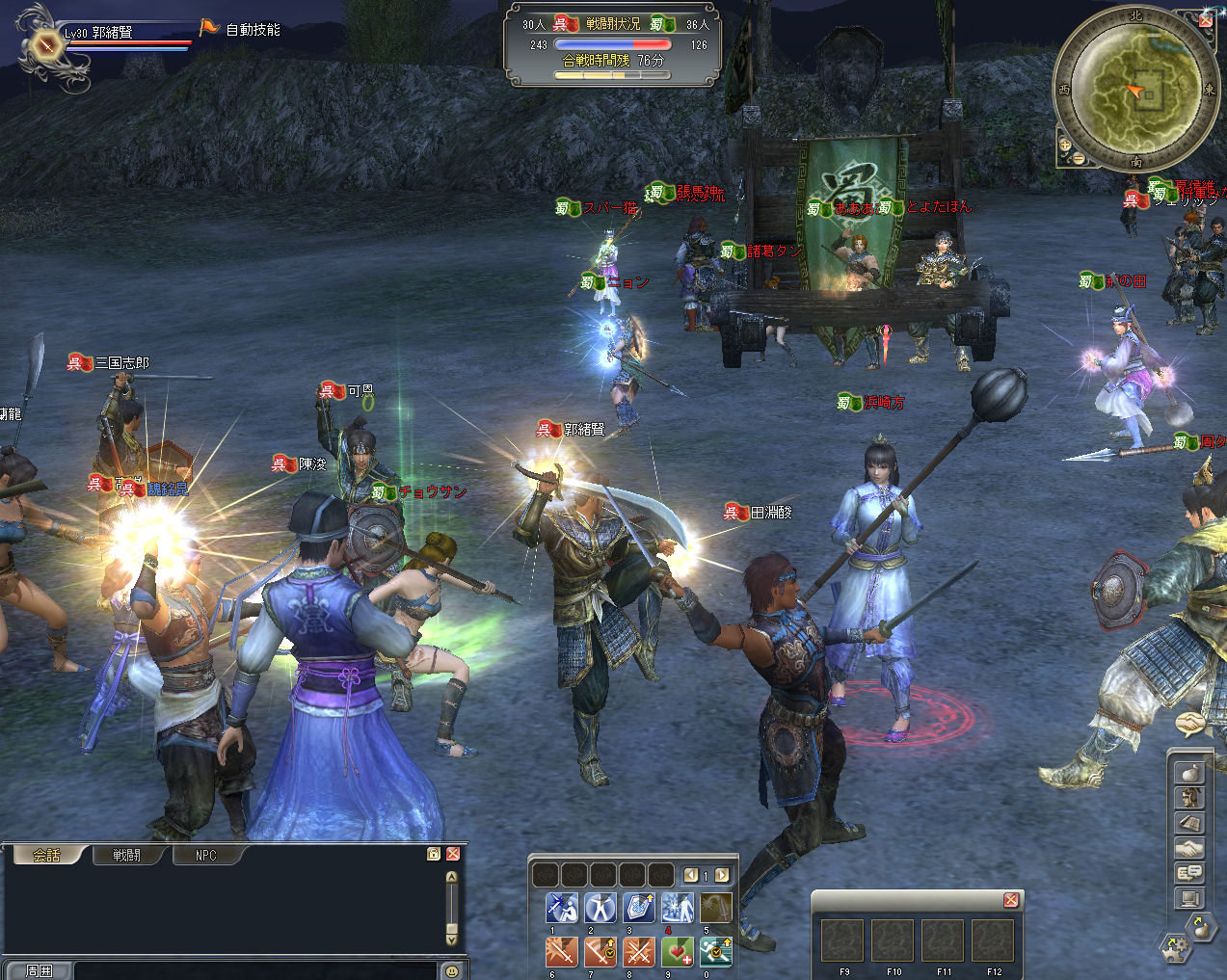Switch to the 会話 chat tab
This screenshot has width=1227, height=980.
point(45,855)
